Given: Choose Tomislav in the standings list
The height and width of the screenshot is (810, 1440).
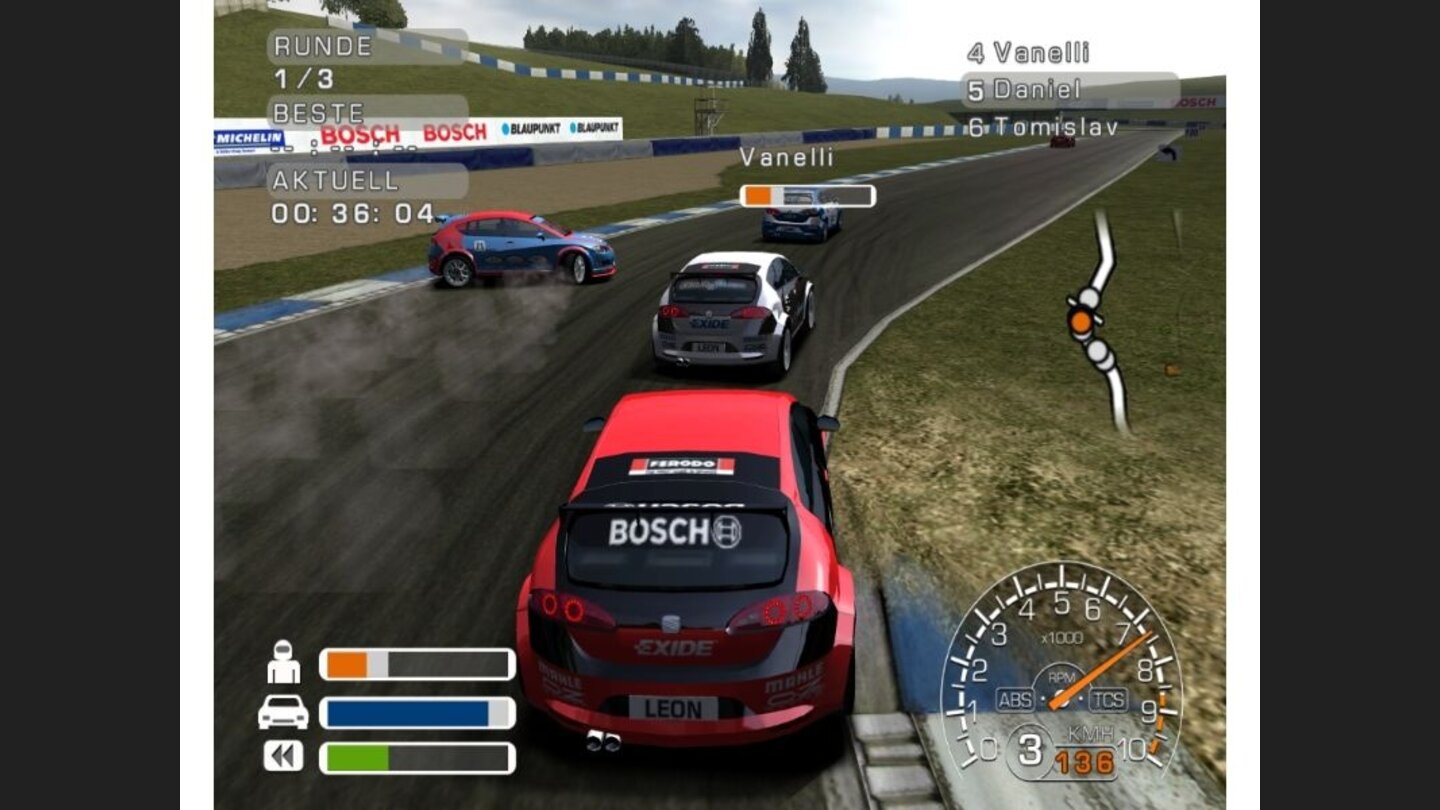Looking at the screenshot, I should click(x=1042, y=127).
